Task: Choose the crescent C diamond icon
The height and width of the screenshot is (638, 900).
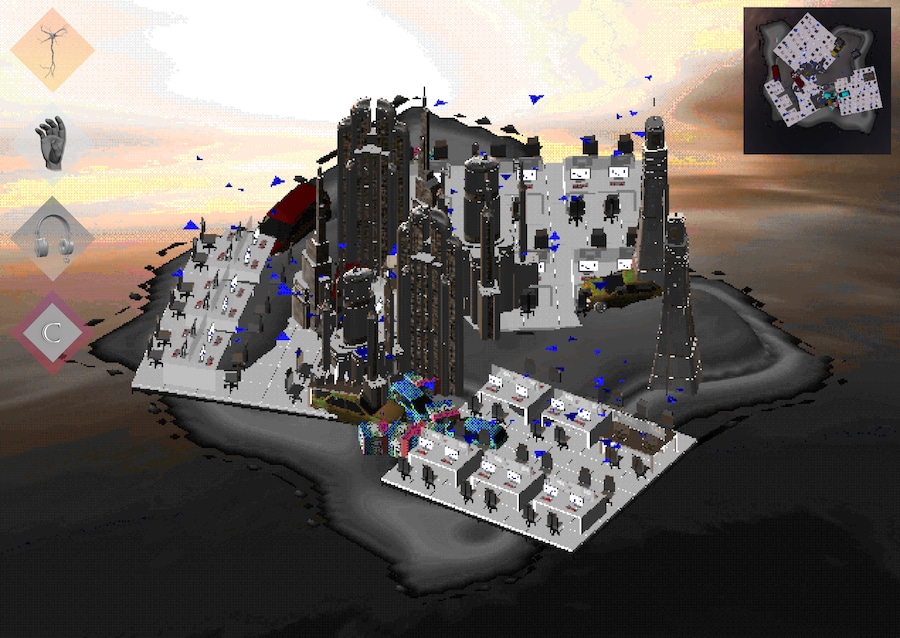Action: click(52, 331)
